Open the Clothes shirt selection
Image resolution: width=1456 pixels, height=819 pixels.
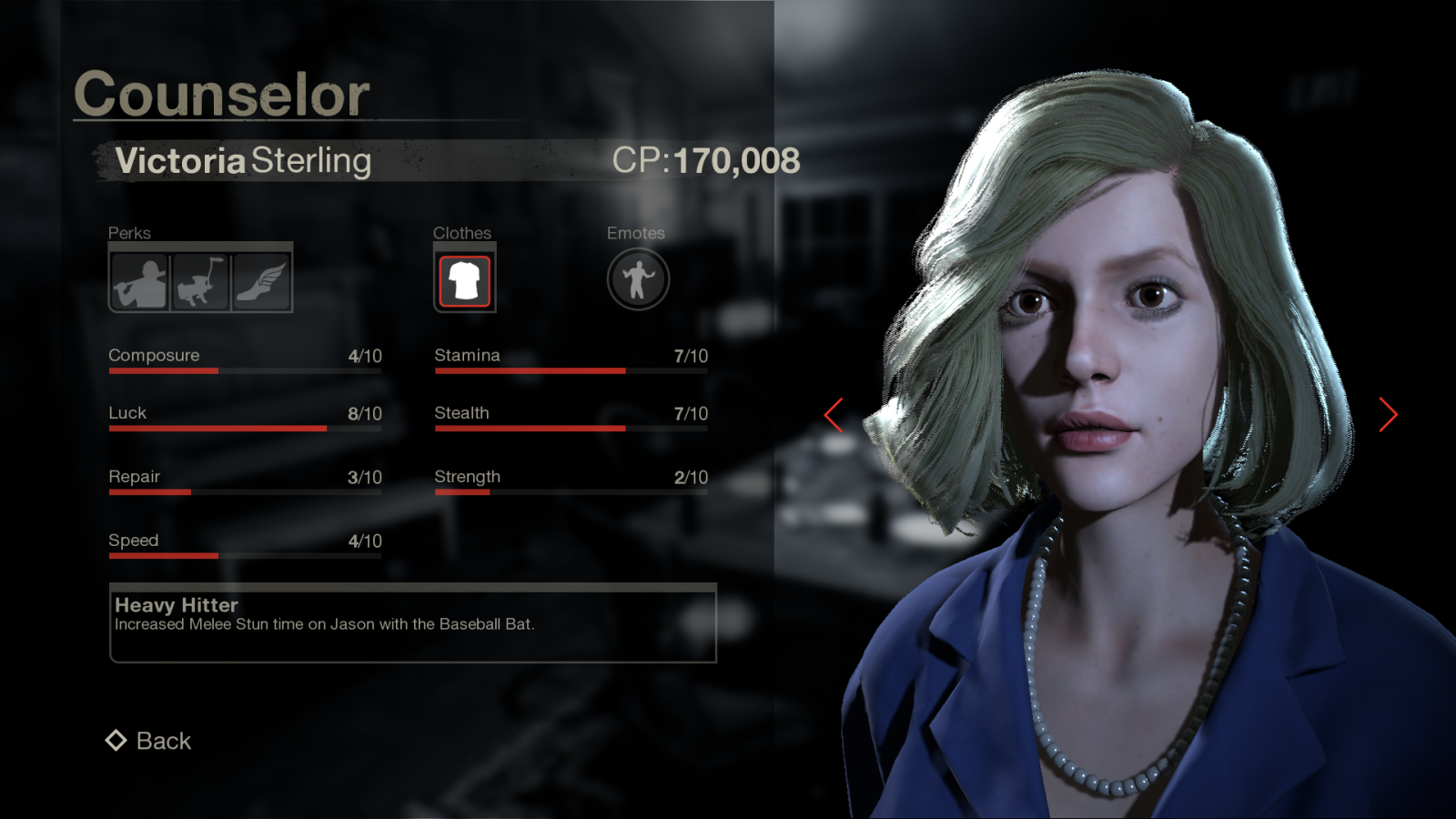pyautogui.click(x=464, y=280)
